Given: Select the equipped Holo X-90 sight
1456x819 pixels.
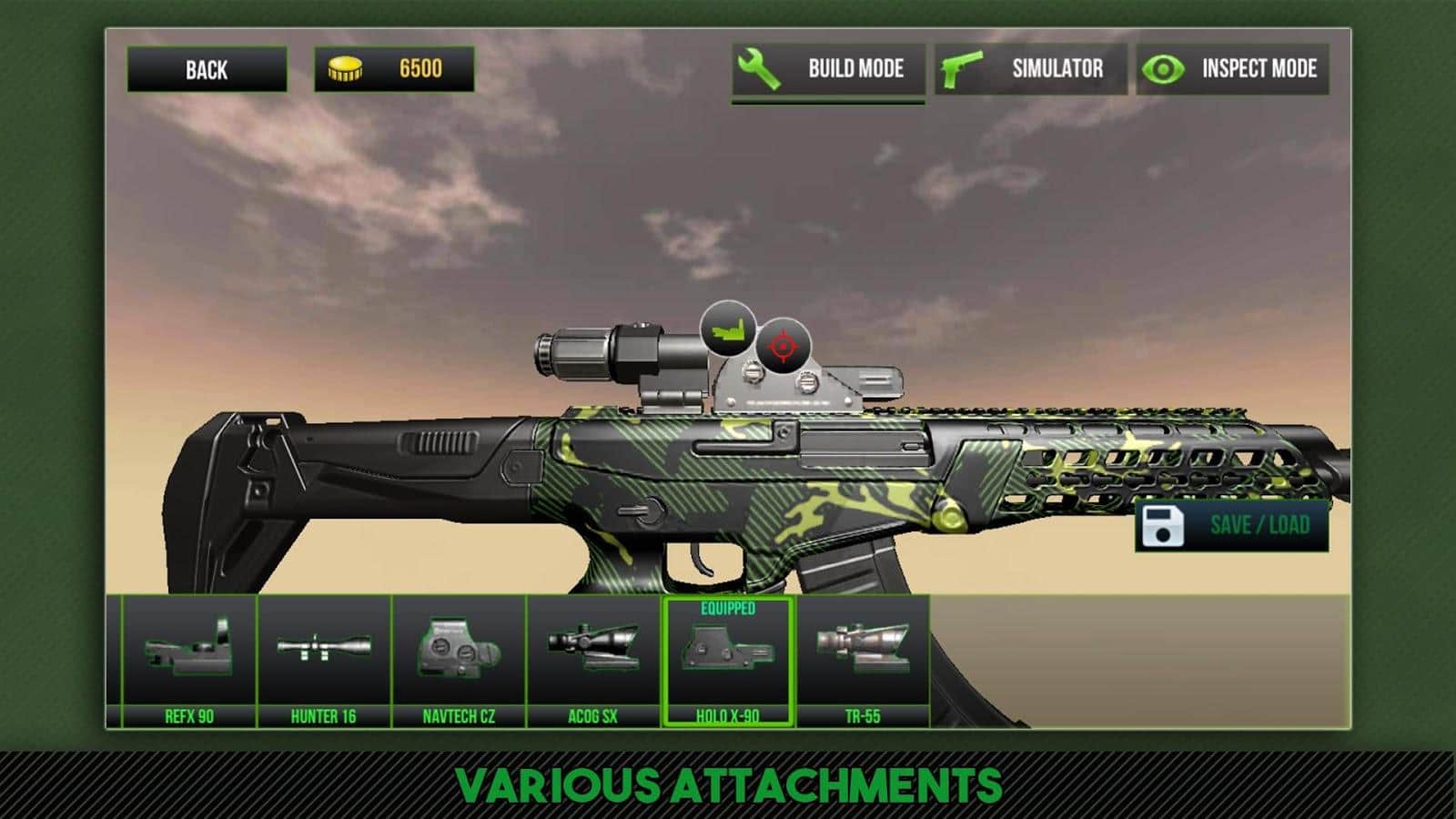Looking at the screenshot, I should point(728,662).
